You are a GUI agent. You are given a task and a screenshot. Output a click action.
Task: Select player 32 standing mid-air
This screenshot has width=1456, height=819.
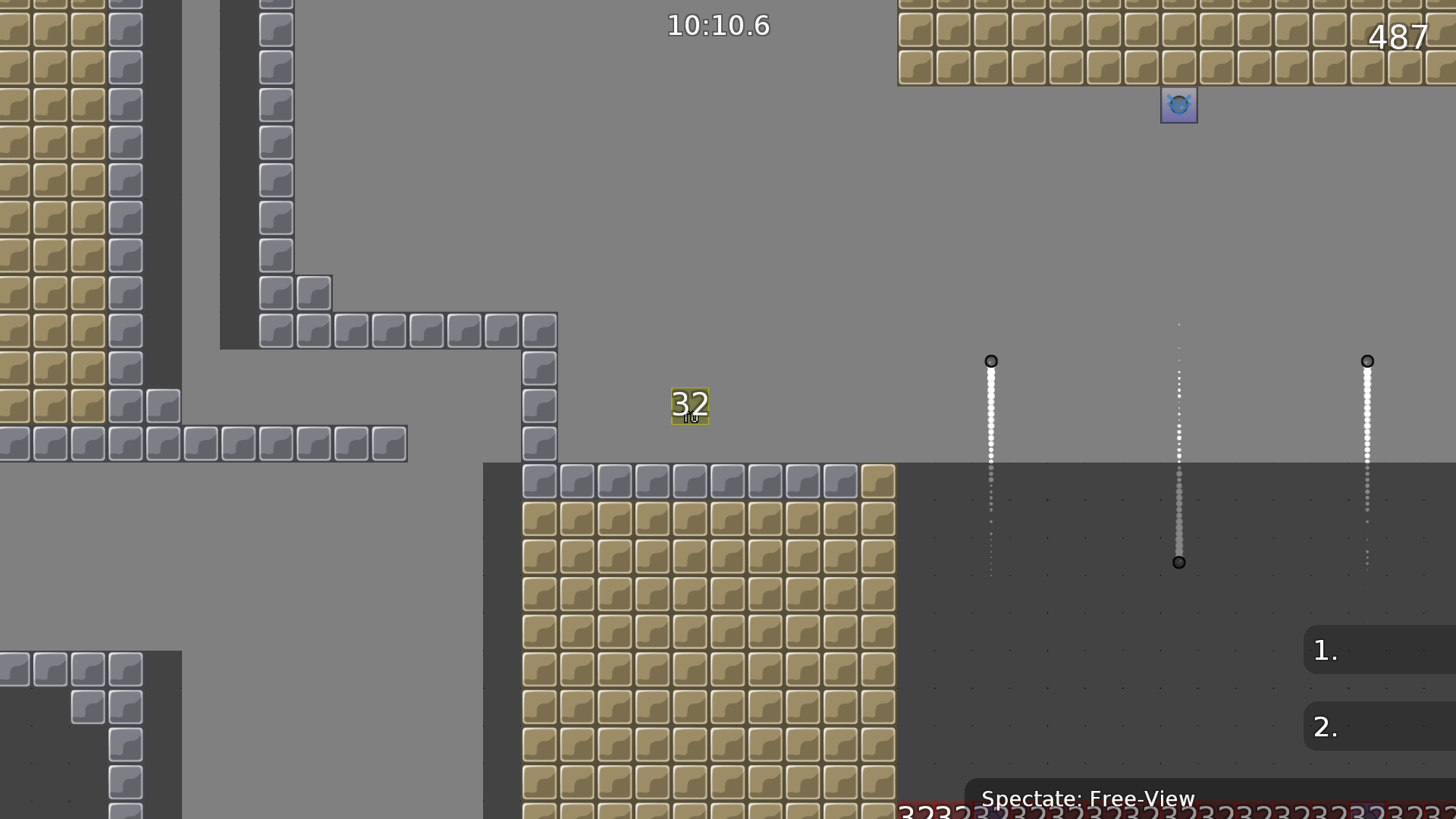point(689,406)
